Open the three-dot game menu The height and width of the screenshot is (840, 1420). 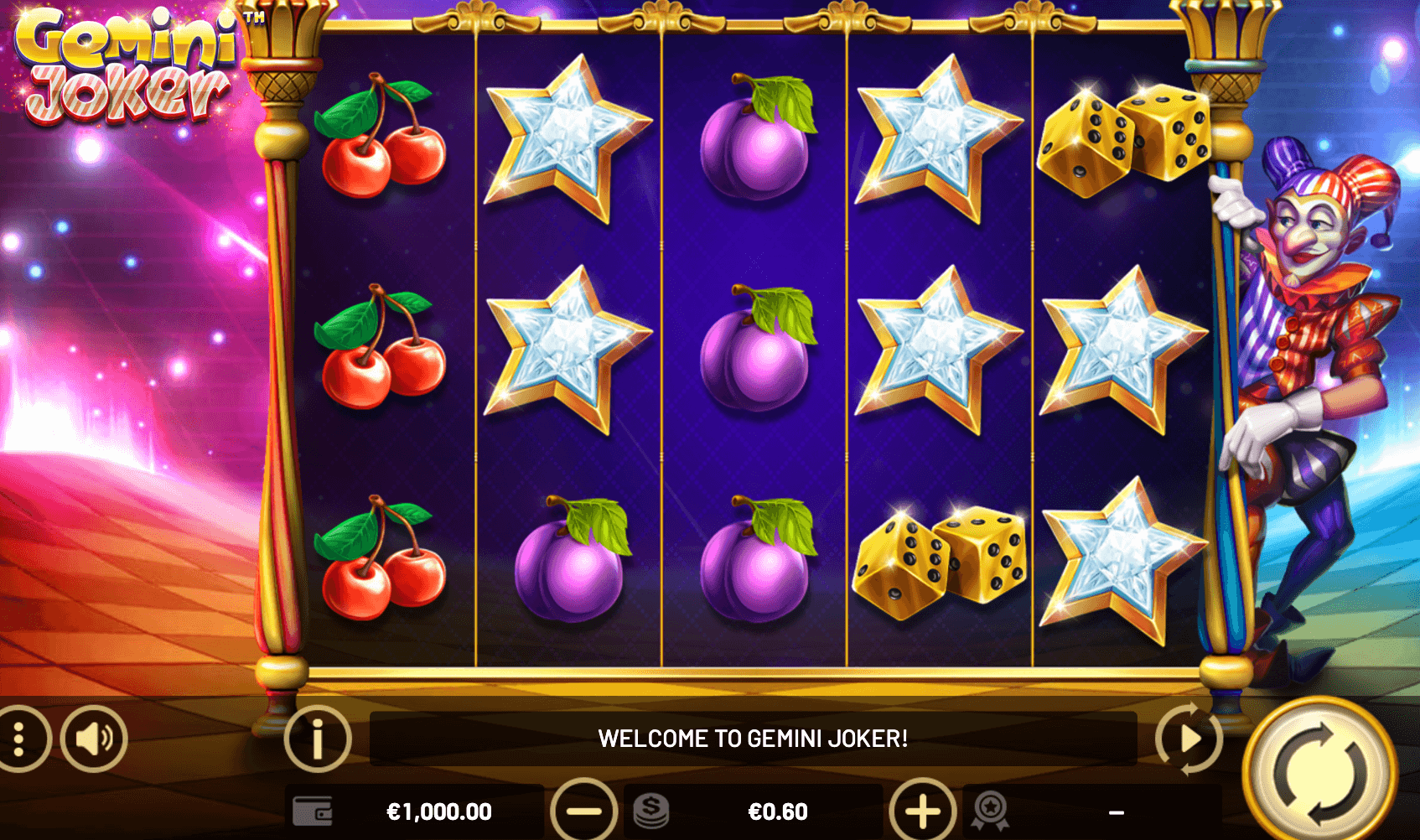click(x=19, y=739)
